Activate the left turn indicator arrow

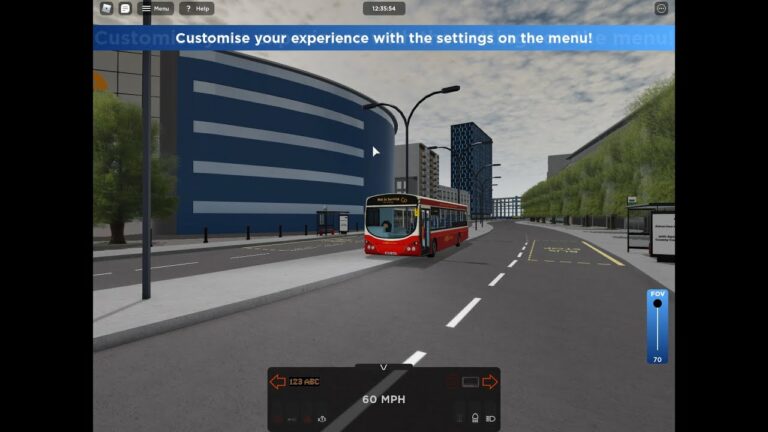pyautogui.click(x=277, y=381)
